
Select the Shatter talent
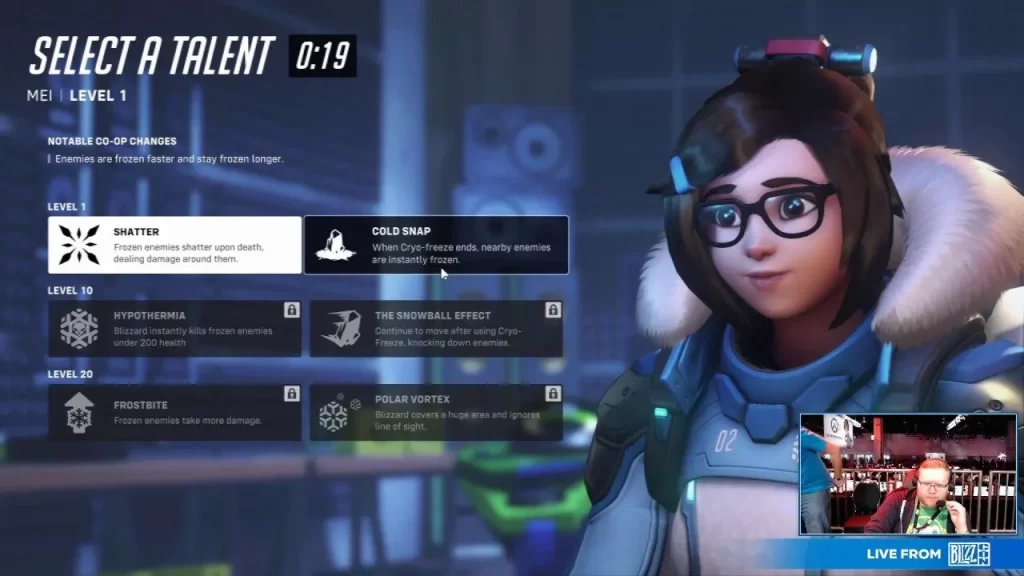[175, 245]
